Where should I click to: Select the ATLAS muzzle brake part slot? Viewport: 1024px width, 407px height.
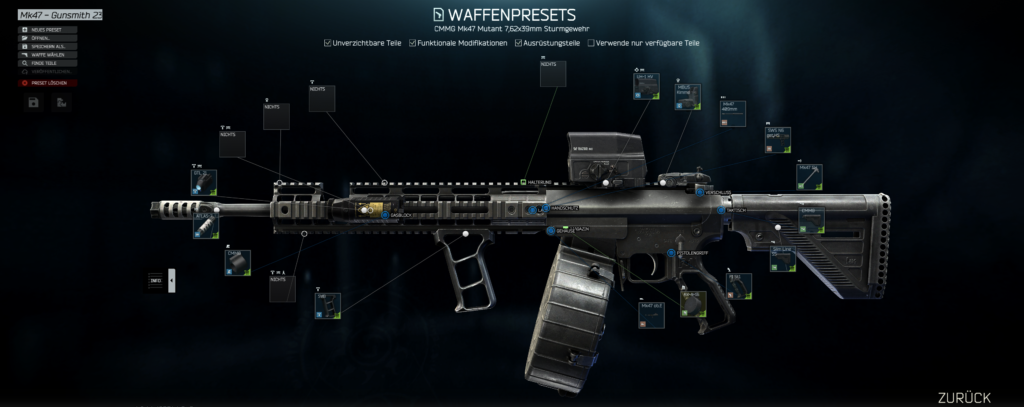point(204,225)
